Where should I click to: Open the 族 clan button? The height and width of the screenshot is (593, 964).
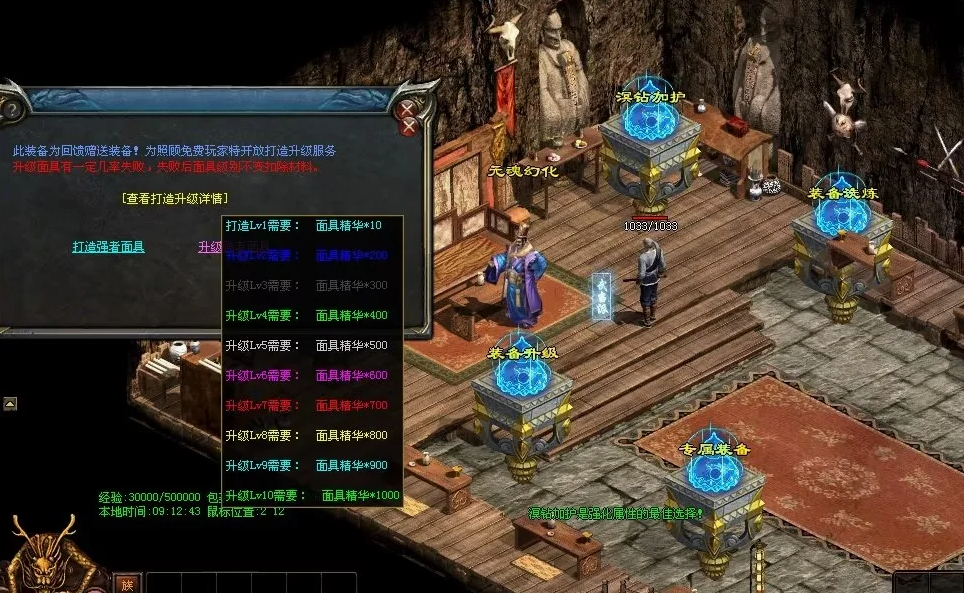126,583
